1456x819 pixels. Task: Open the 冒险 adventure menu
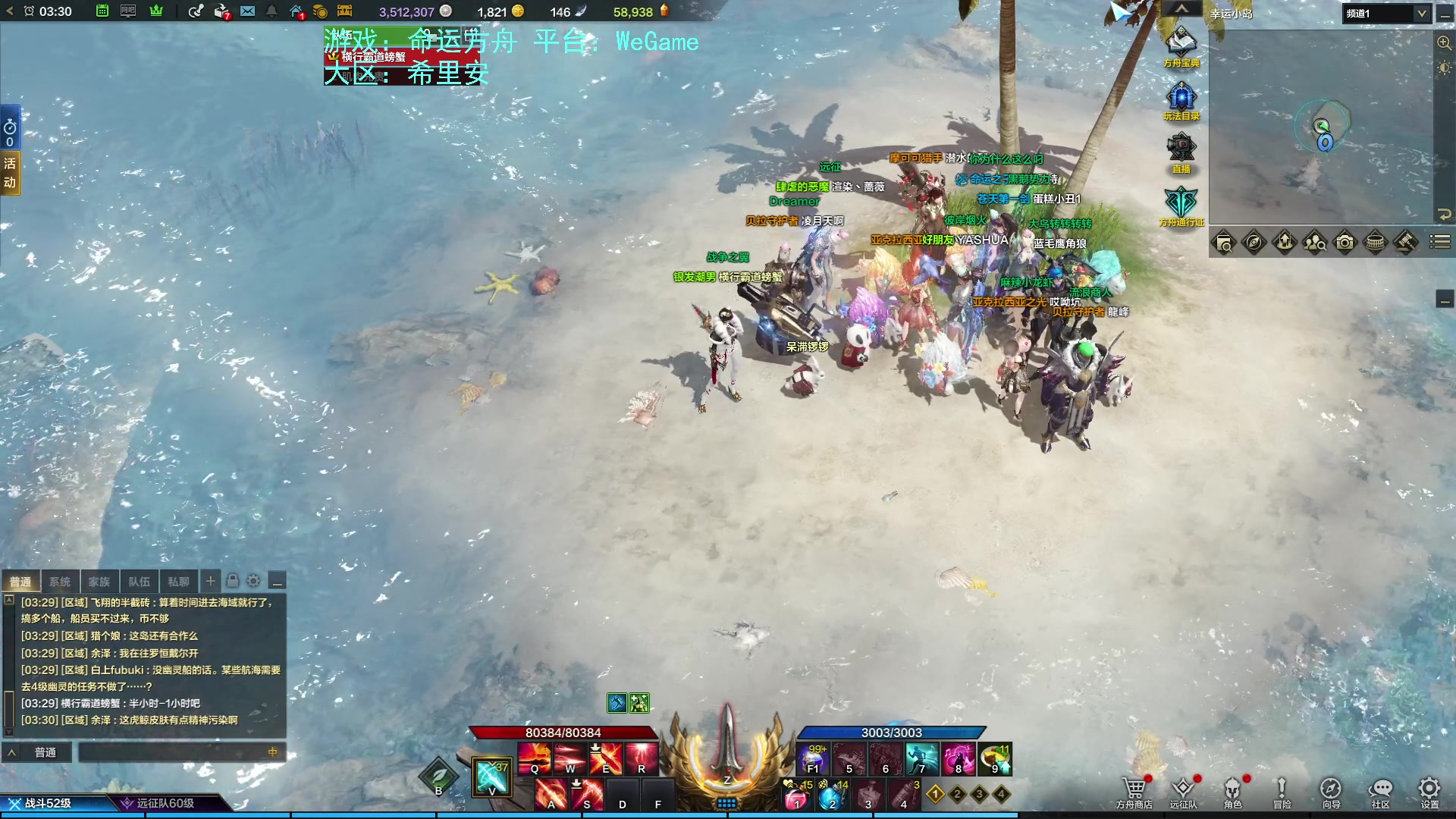(1282, 790)
